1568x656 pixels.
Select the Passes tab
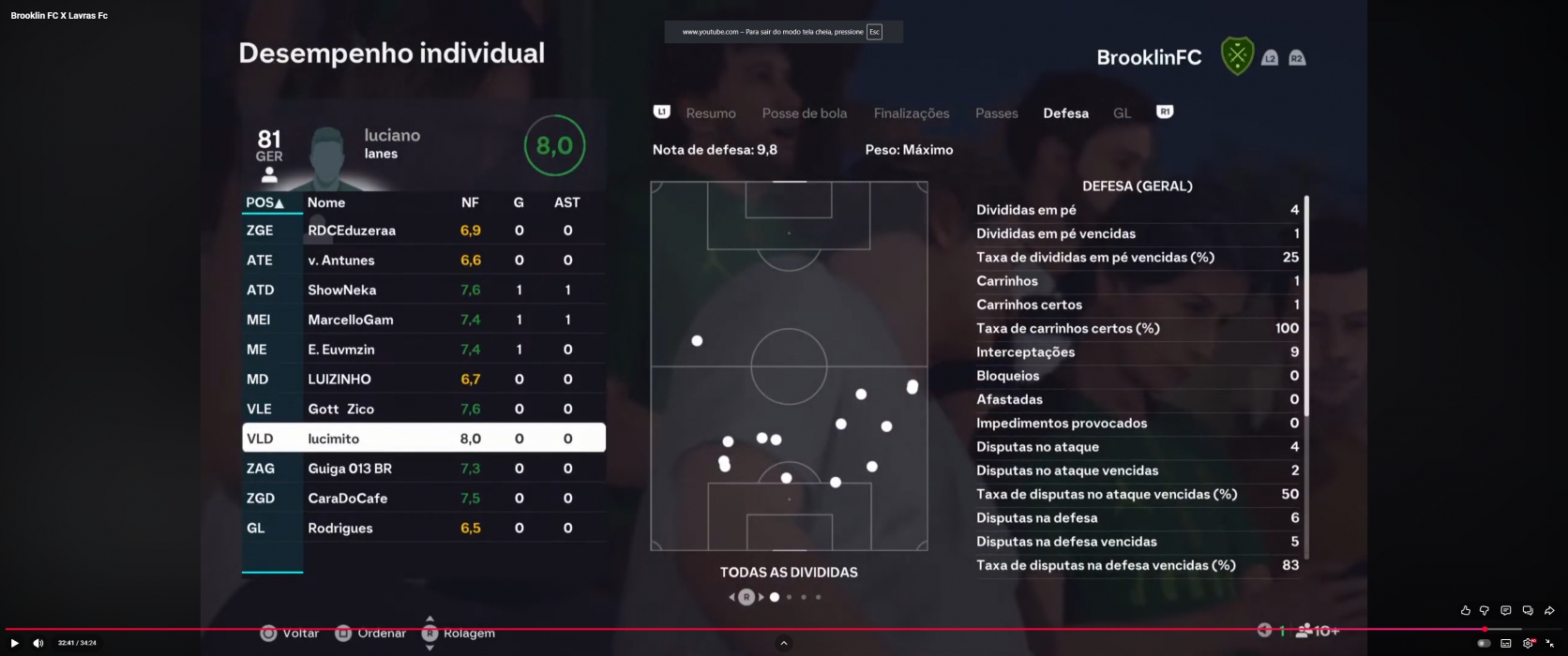click(x=996, y=113)
